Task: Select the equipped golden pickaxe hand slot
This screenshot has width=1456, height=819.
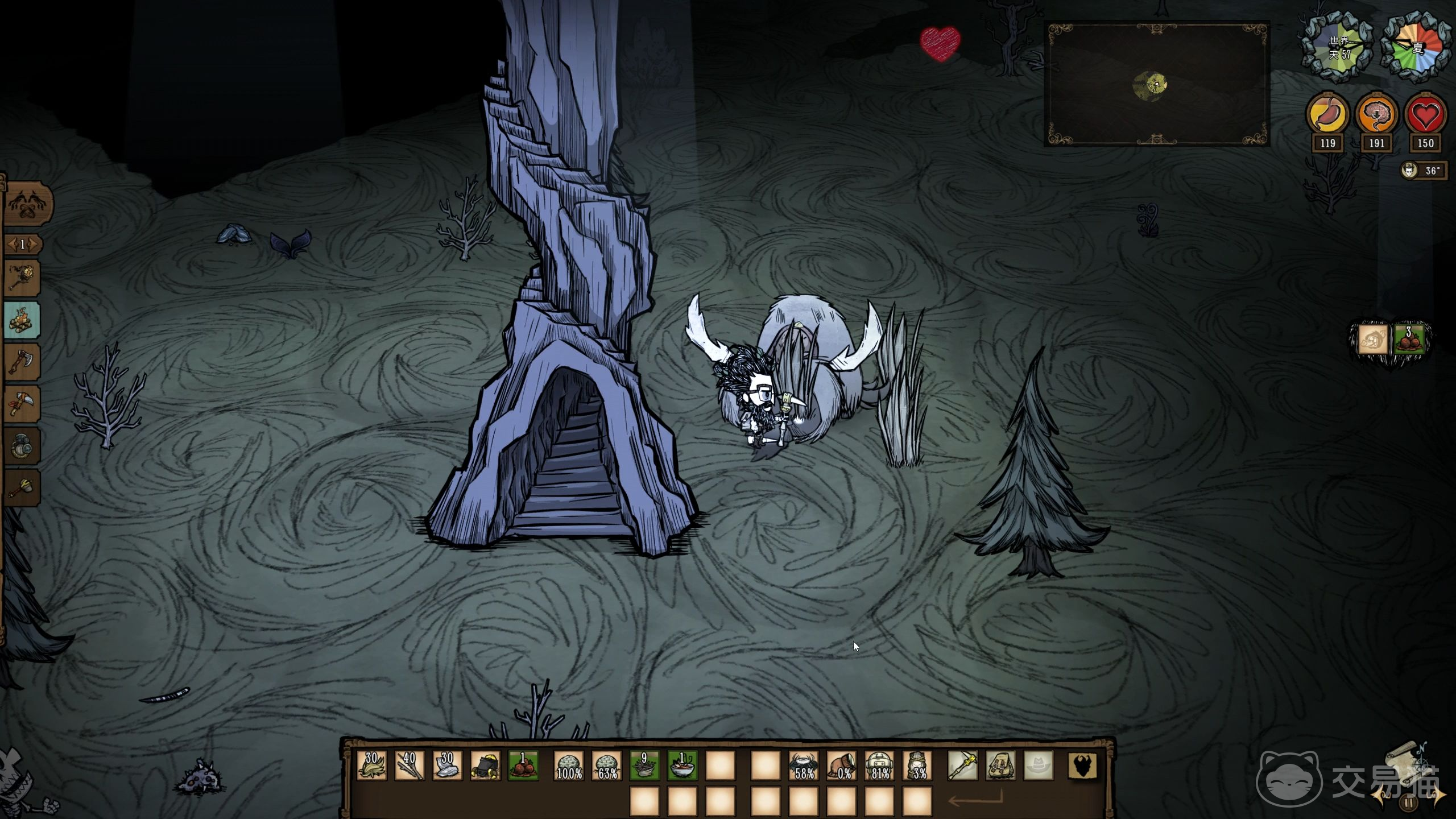Action: pyautogui.click(x=962, y=766)
